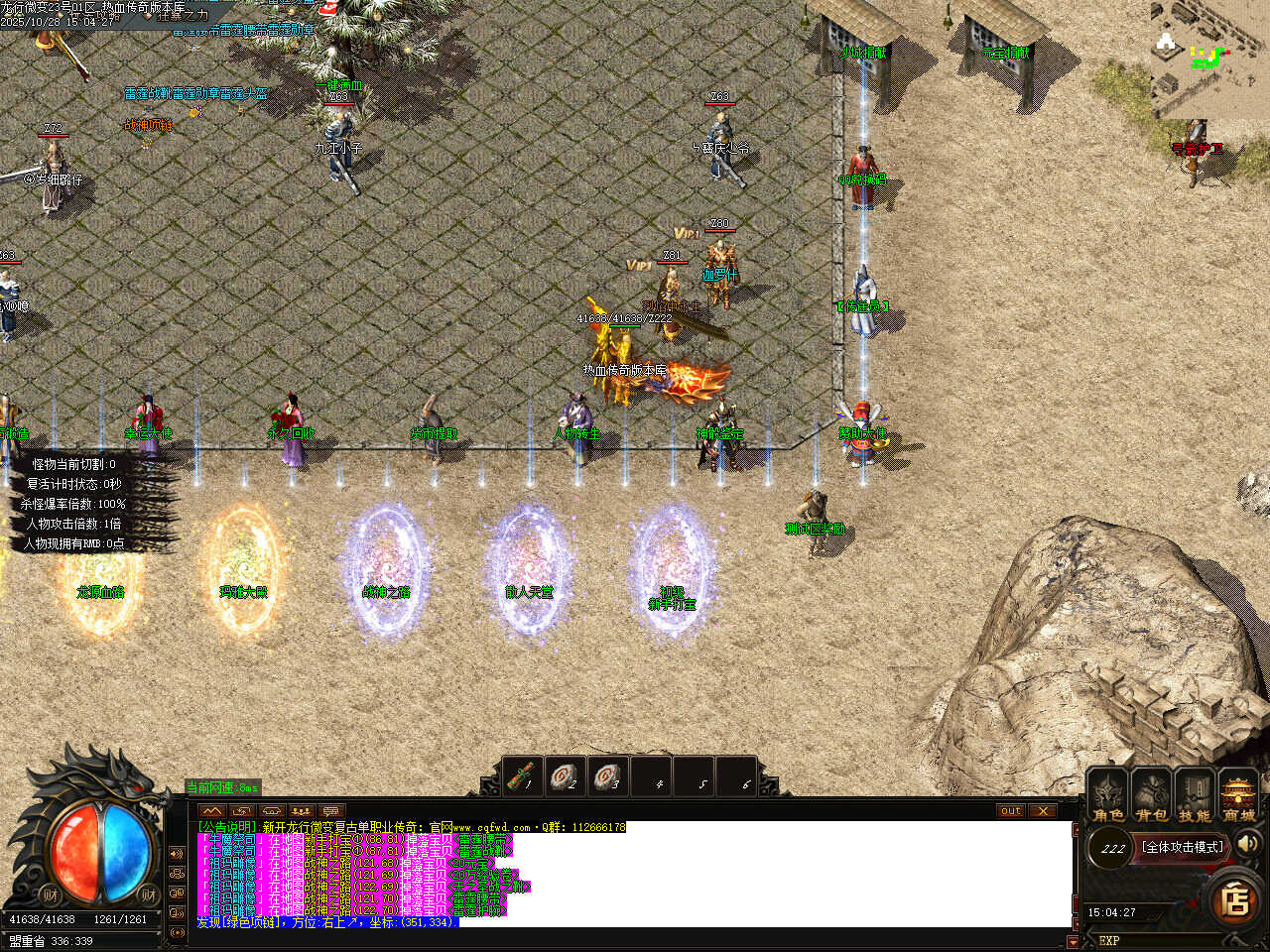Open the 商城 mall shop
Viewport: 1270px width, 952px height.
(x=1238, y=797)
